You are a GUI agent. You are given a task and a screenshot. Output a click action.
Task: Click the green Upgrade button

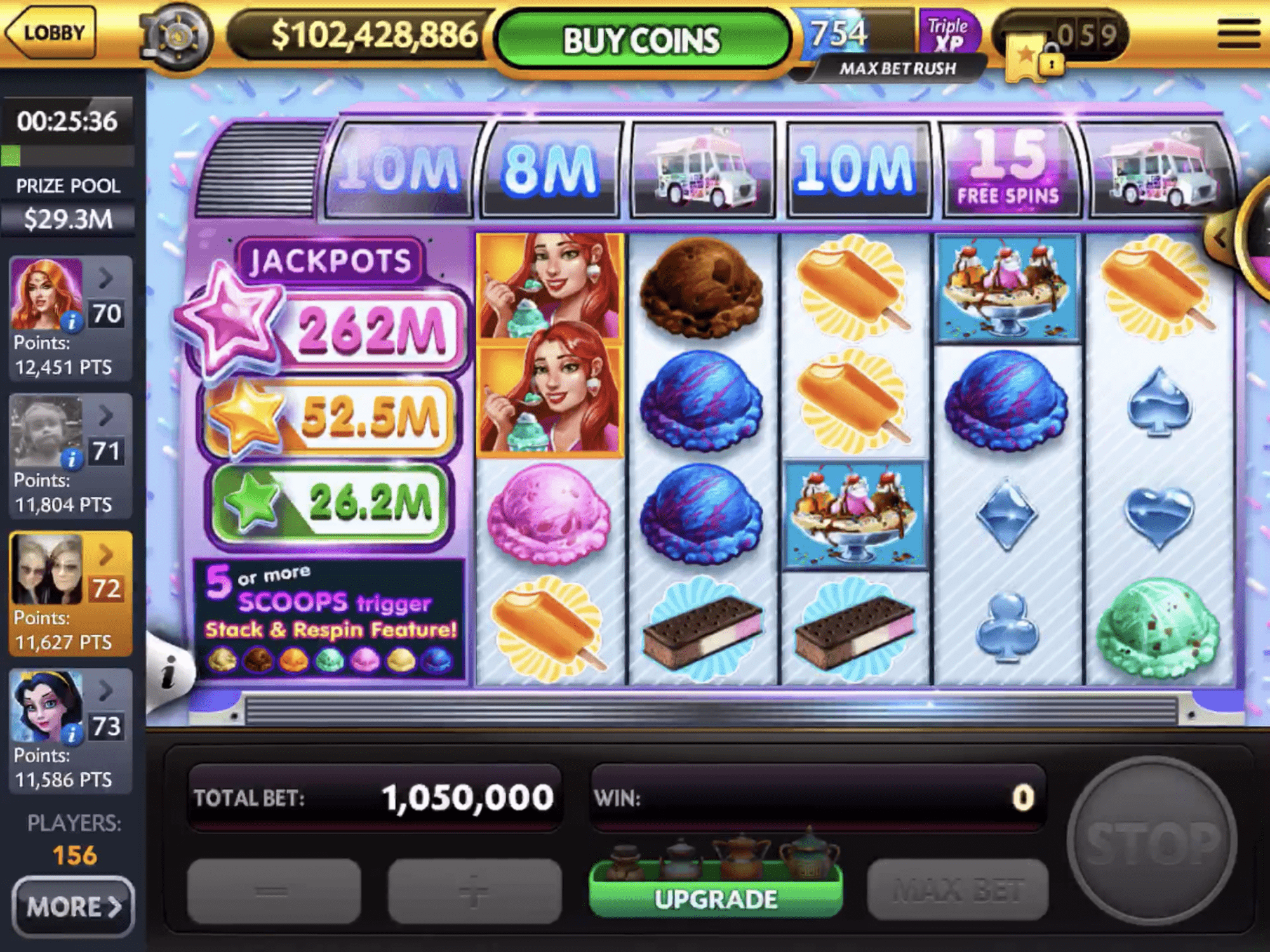716,897
